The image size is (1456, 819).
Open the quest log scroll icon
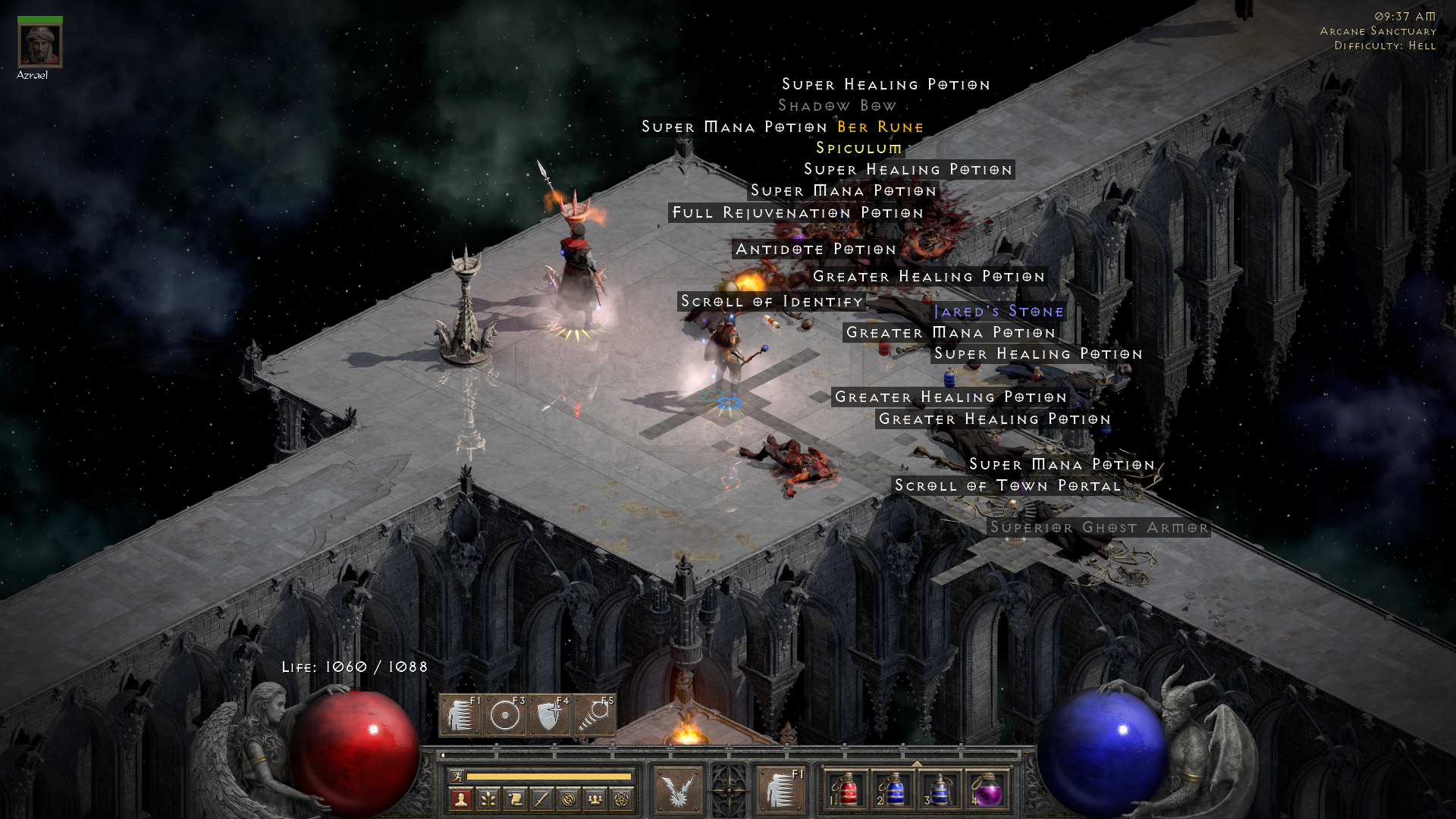point(516,798)
